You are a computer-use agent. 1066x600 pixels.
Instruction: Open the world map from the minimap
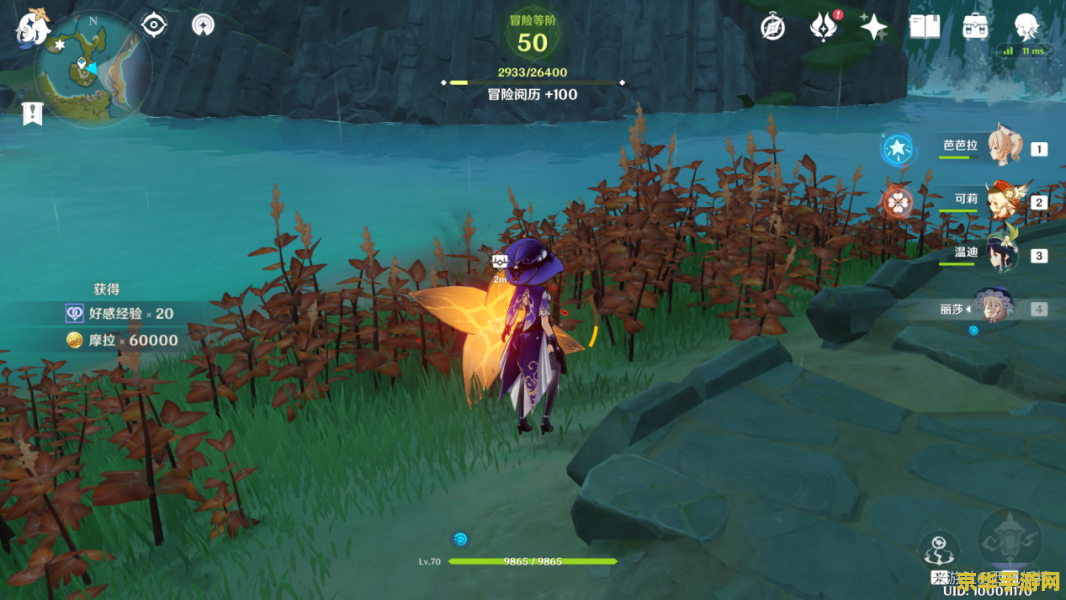pyautogui.click(x=92, y=68)
